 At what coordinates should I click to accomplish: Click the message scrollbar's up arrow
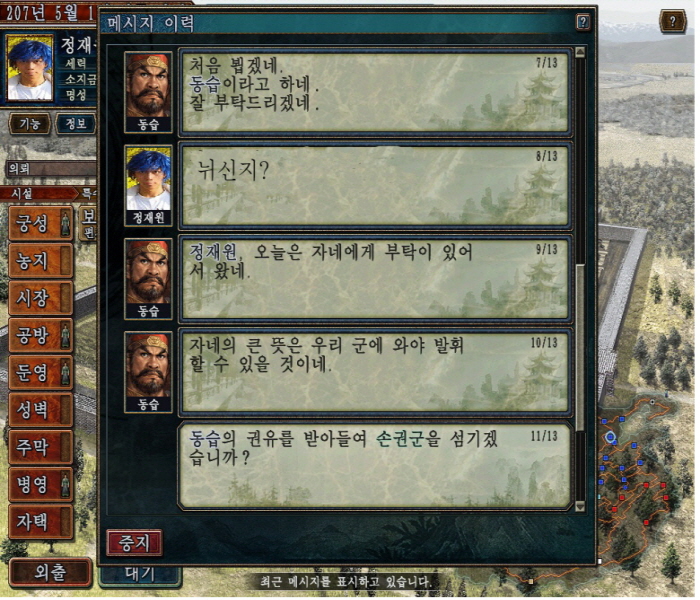[580, 53]
